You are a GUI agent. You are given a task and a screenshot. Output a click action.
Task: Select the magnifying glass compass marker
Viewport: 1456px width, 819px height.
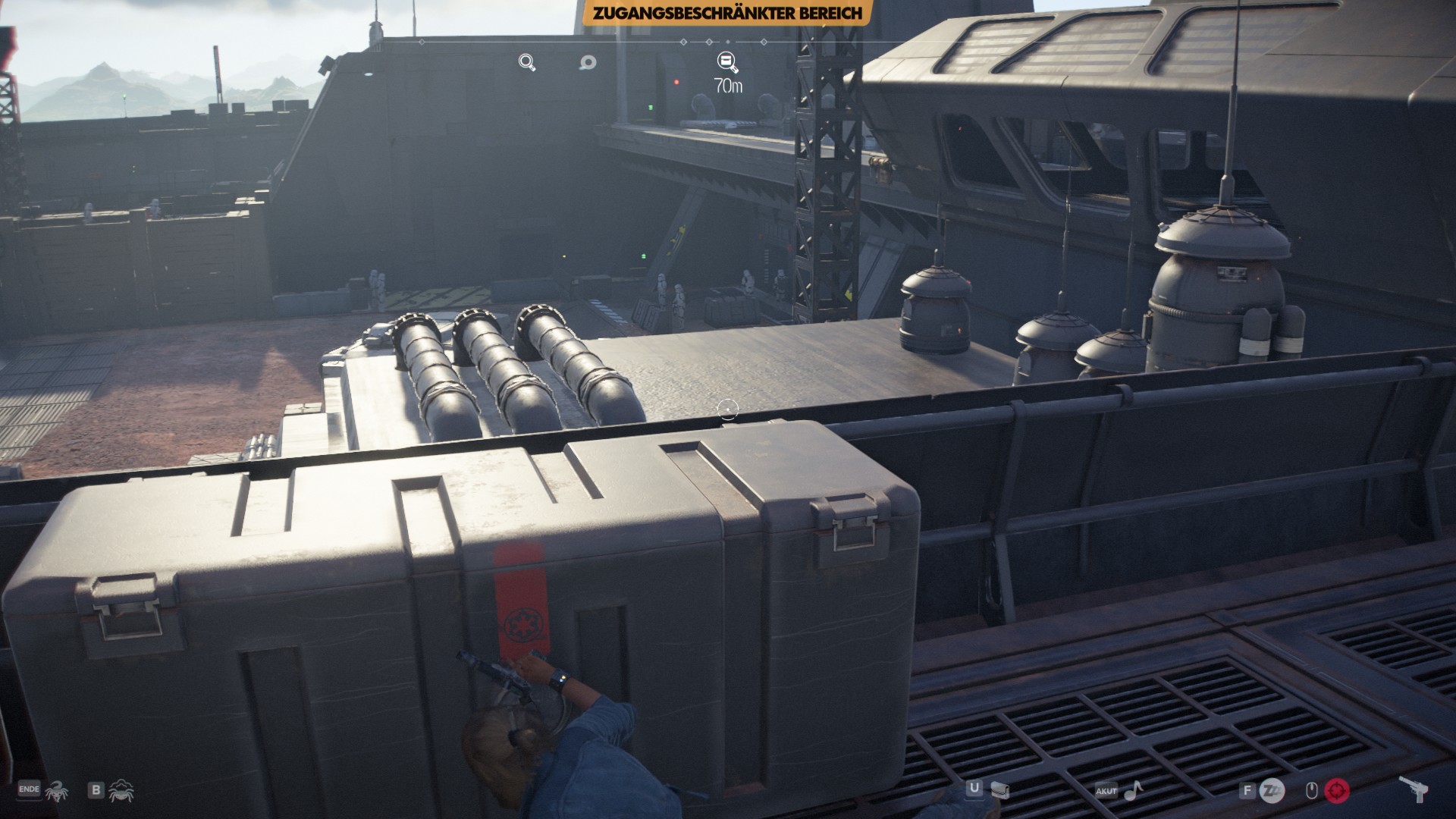click(x=527, y=63)
